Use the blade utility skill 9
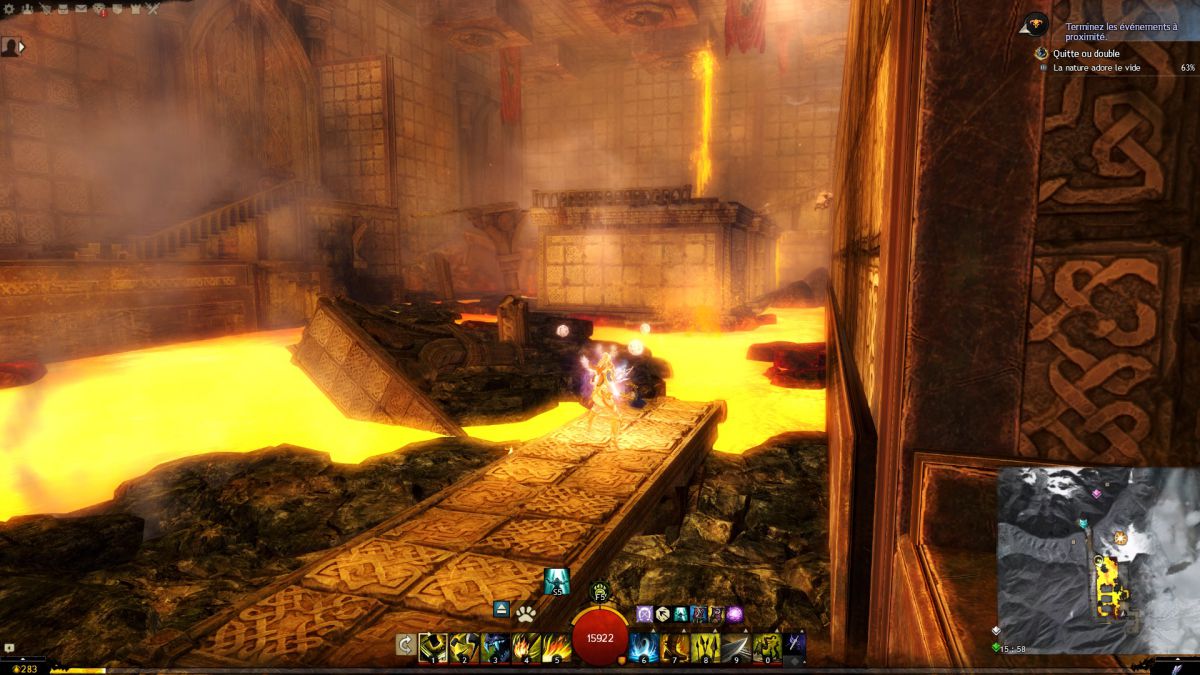The height and width of the screenshot is (675, 1200). point(737,647)
